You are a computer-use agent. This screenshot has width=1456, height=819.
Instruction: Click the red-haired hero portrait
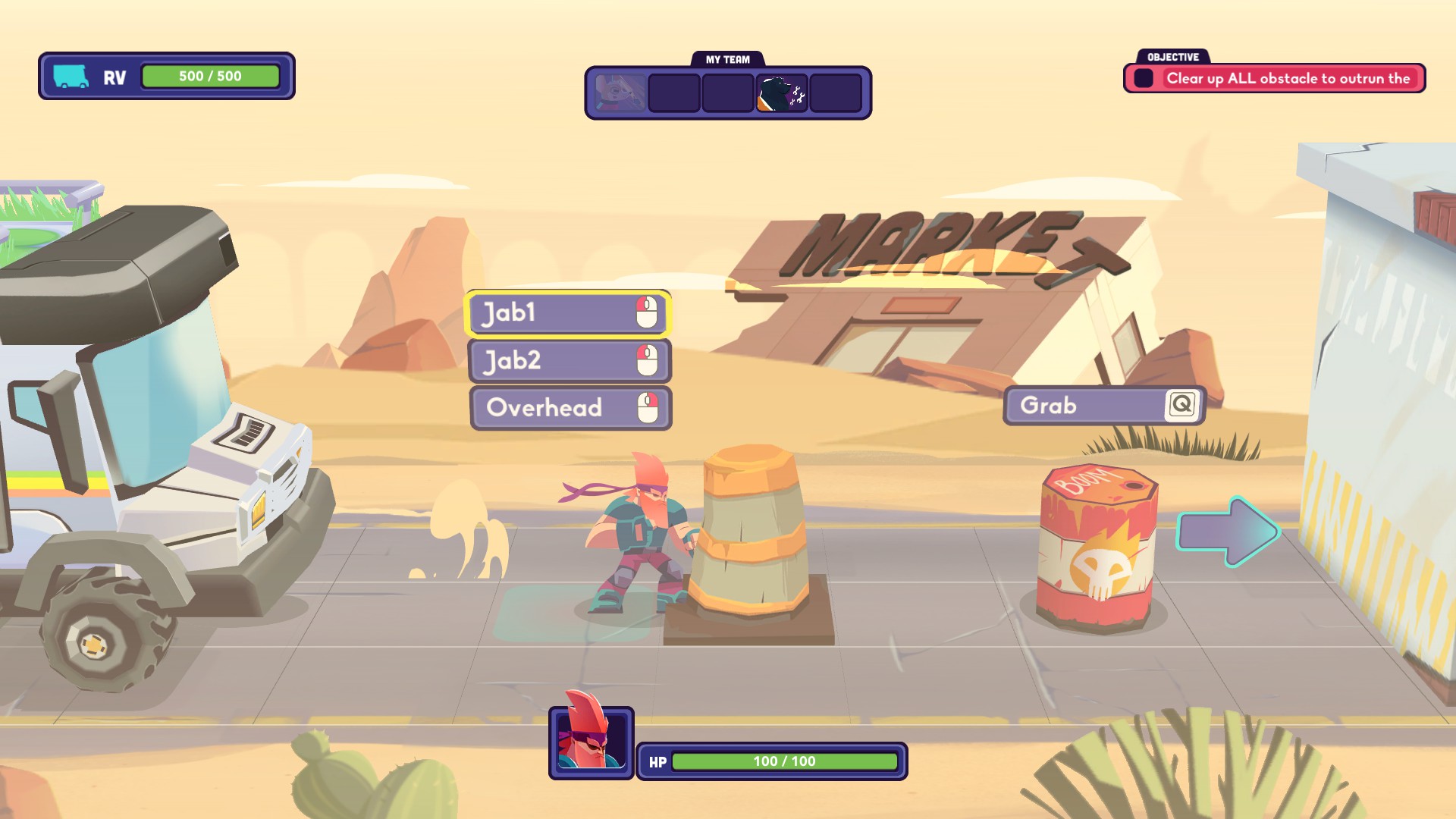click(591, 741)
